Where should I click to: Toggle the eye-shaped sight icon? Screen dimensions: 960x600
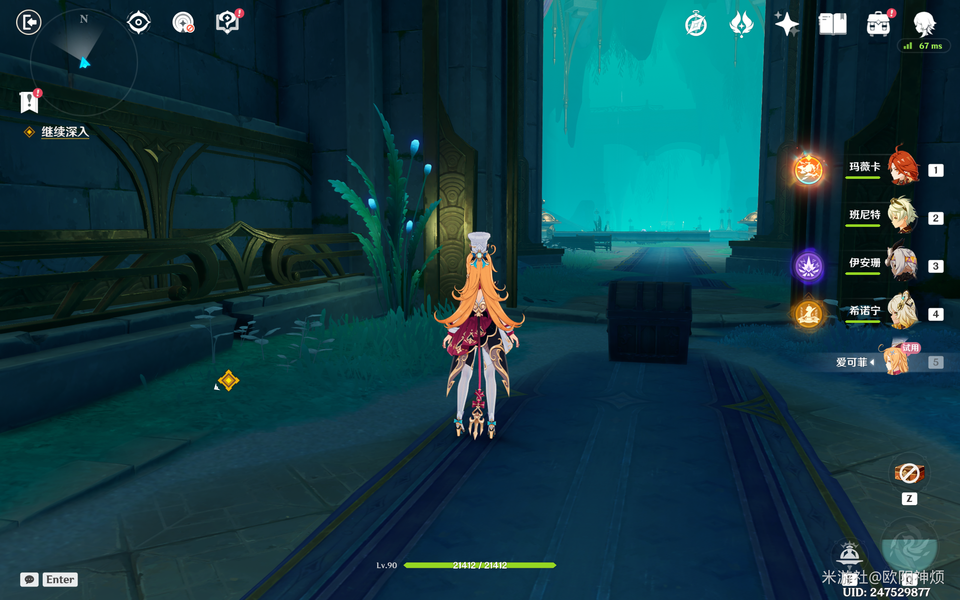138,23
